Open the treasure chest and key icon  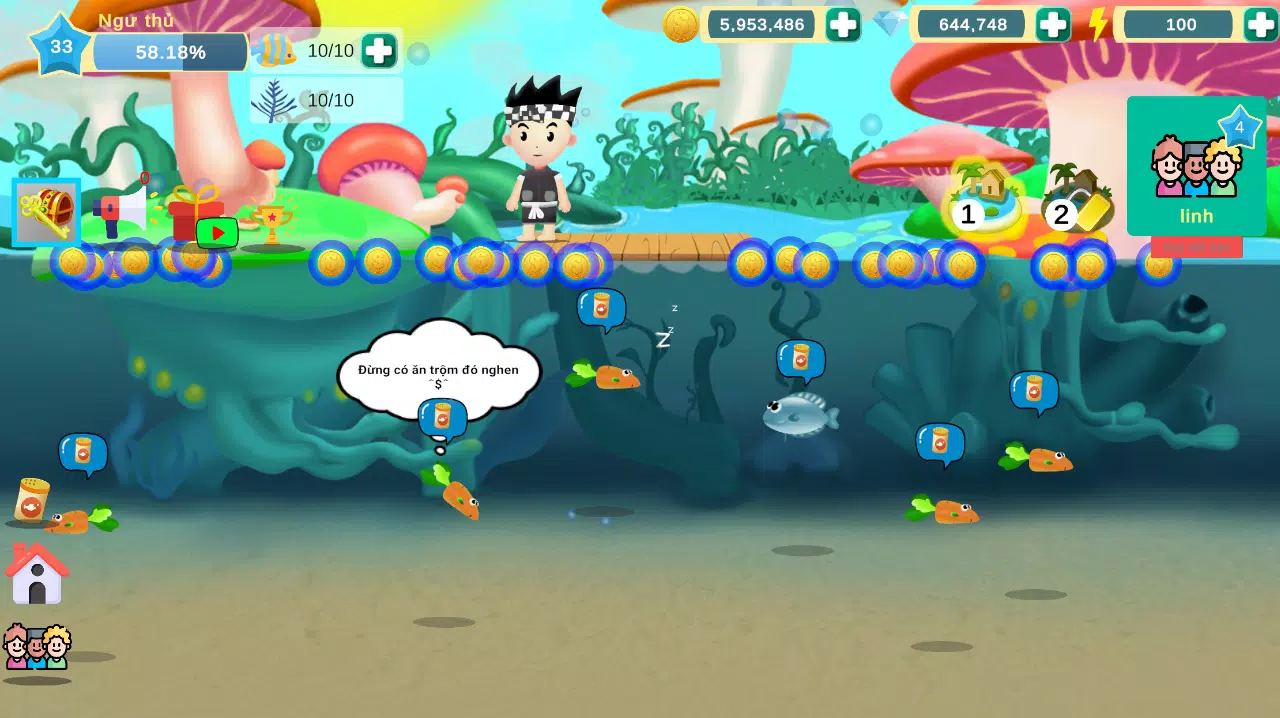(x=46, y=212)
